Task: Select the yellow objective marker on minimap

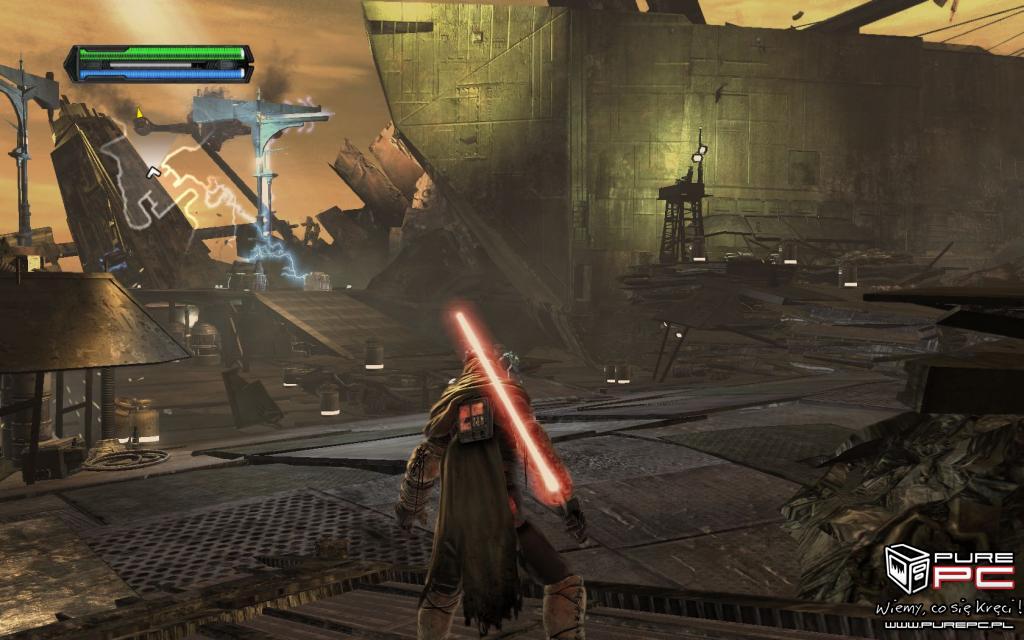Action: (140, 111)
